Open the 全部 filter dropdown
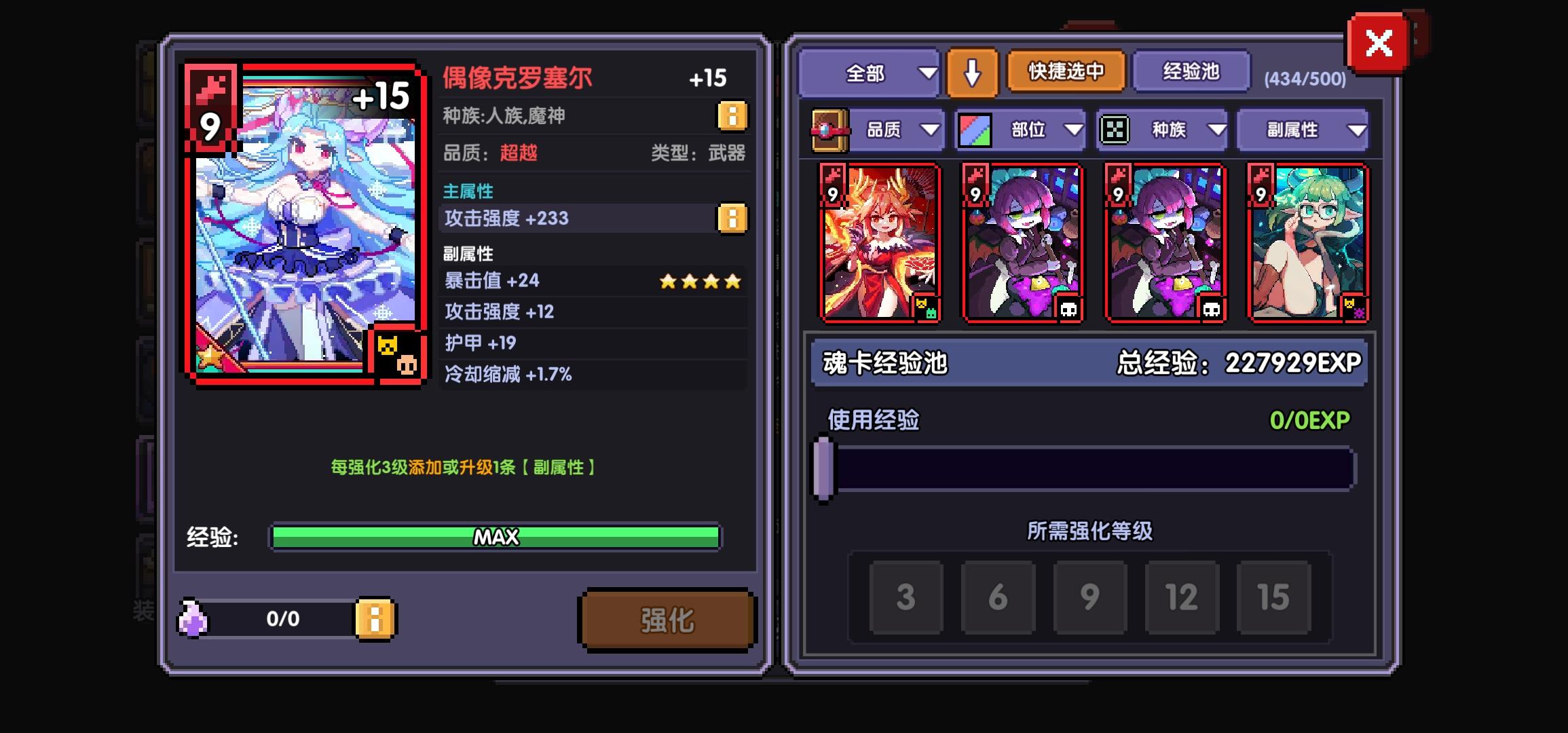The image size is (1568, 733). pyautogui.click(x=870, y=72)
